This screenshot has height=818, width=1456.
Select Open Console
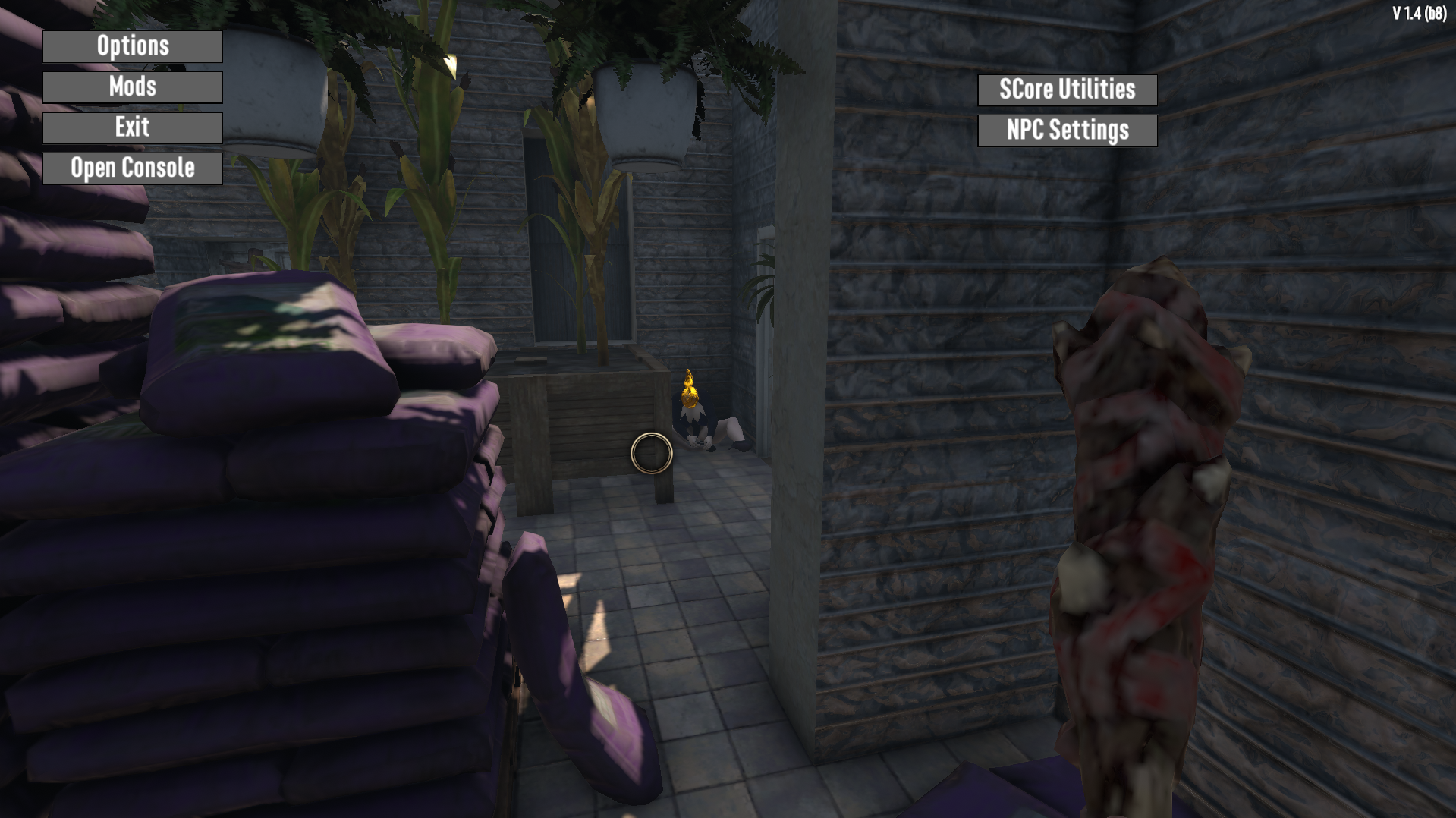[x=133, y=168]
